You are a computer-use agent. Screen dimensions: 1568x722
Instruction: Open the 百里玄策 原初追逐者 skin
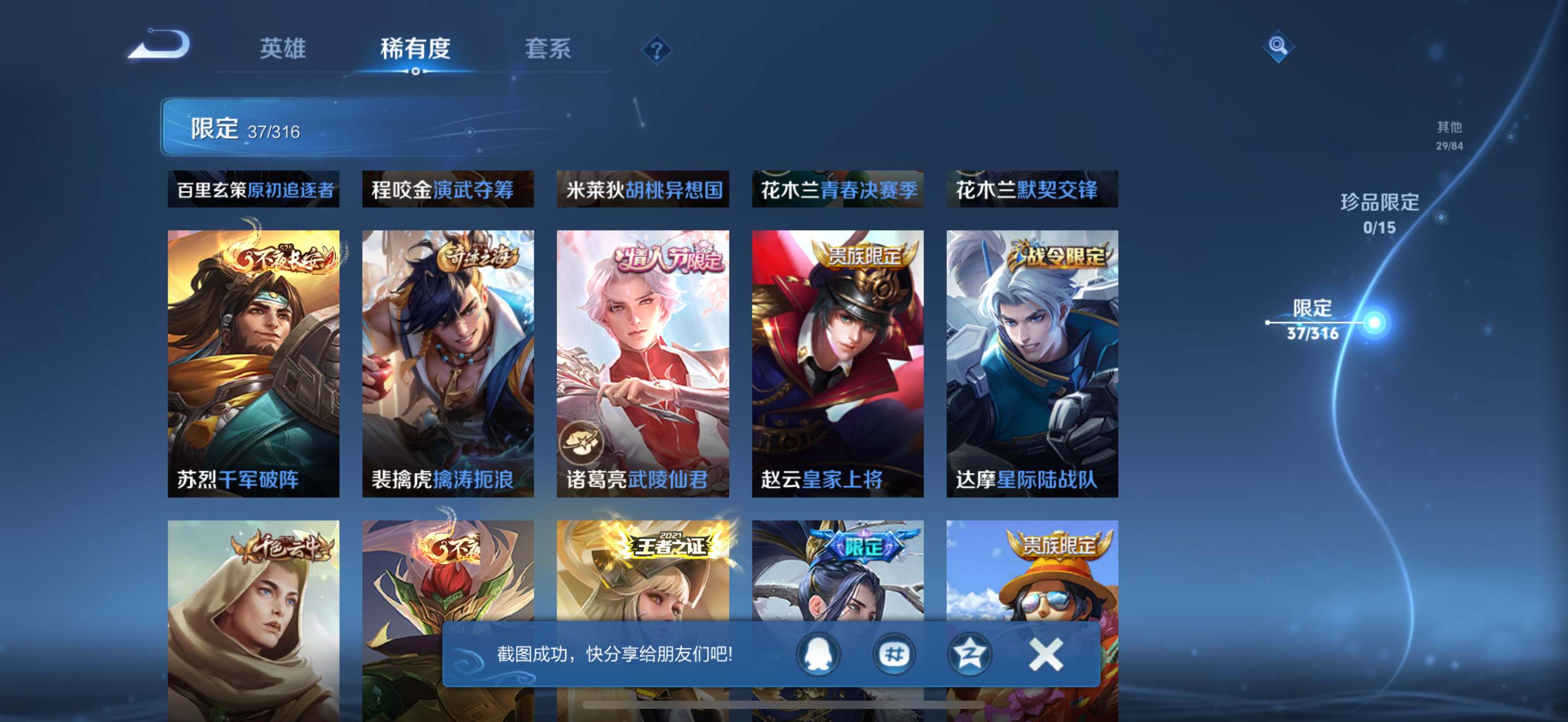(x=253, y=189)
